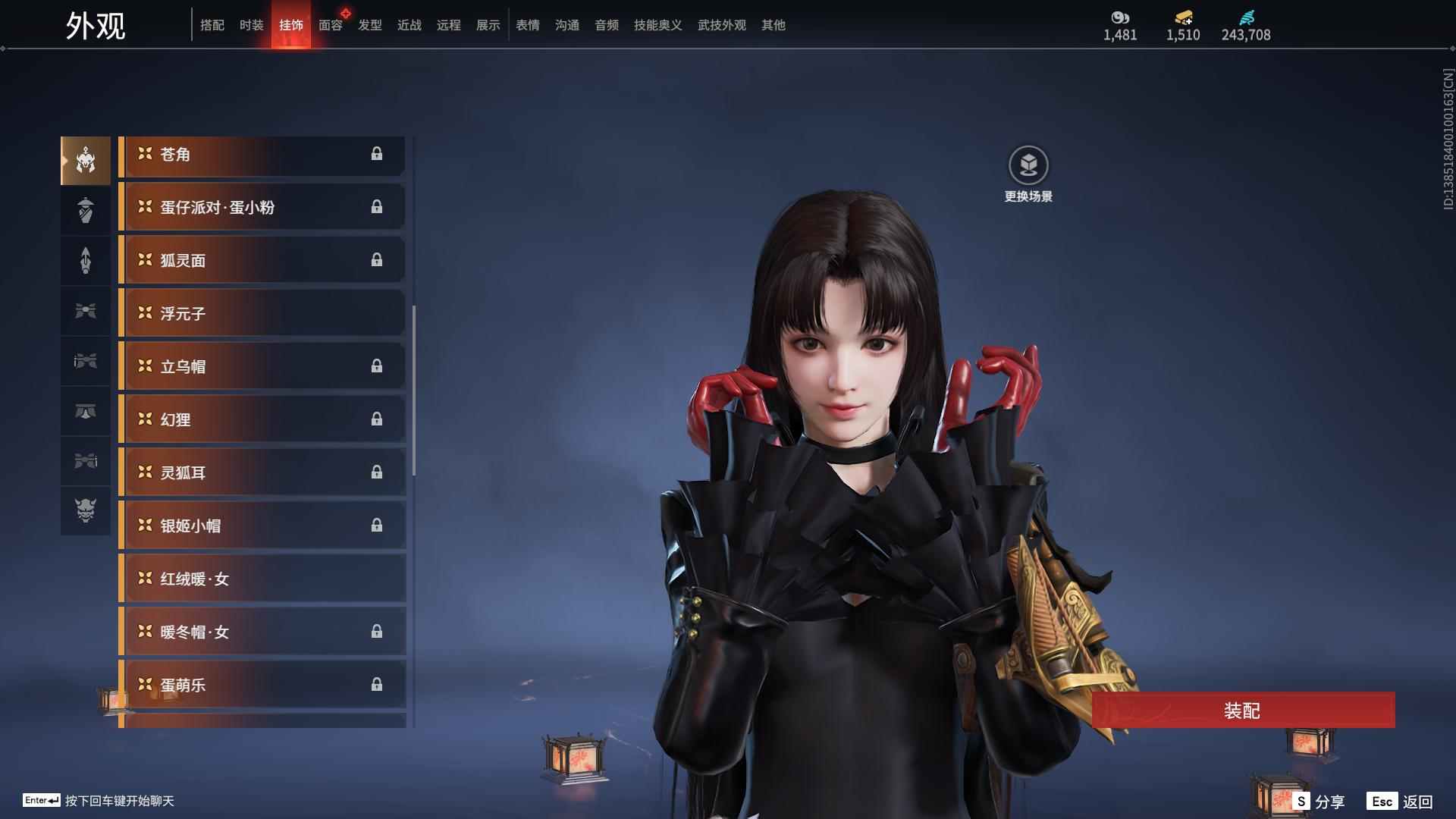Show the 武技外观 tab
This screenshot has height=819, width=1456.
[721, 25]
